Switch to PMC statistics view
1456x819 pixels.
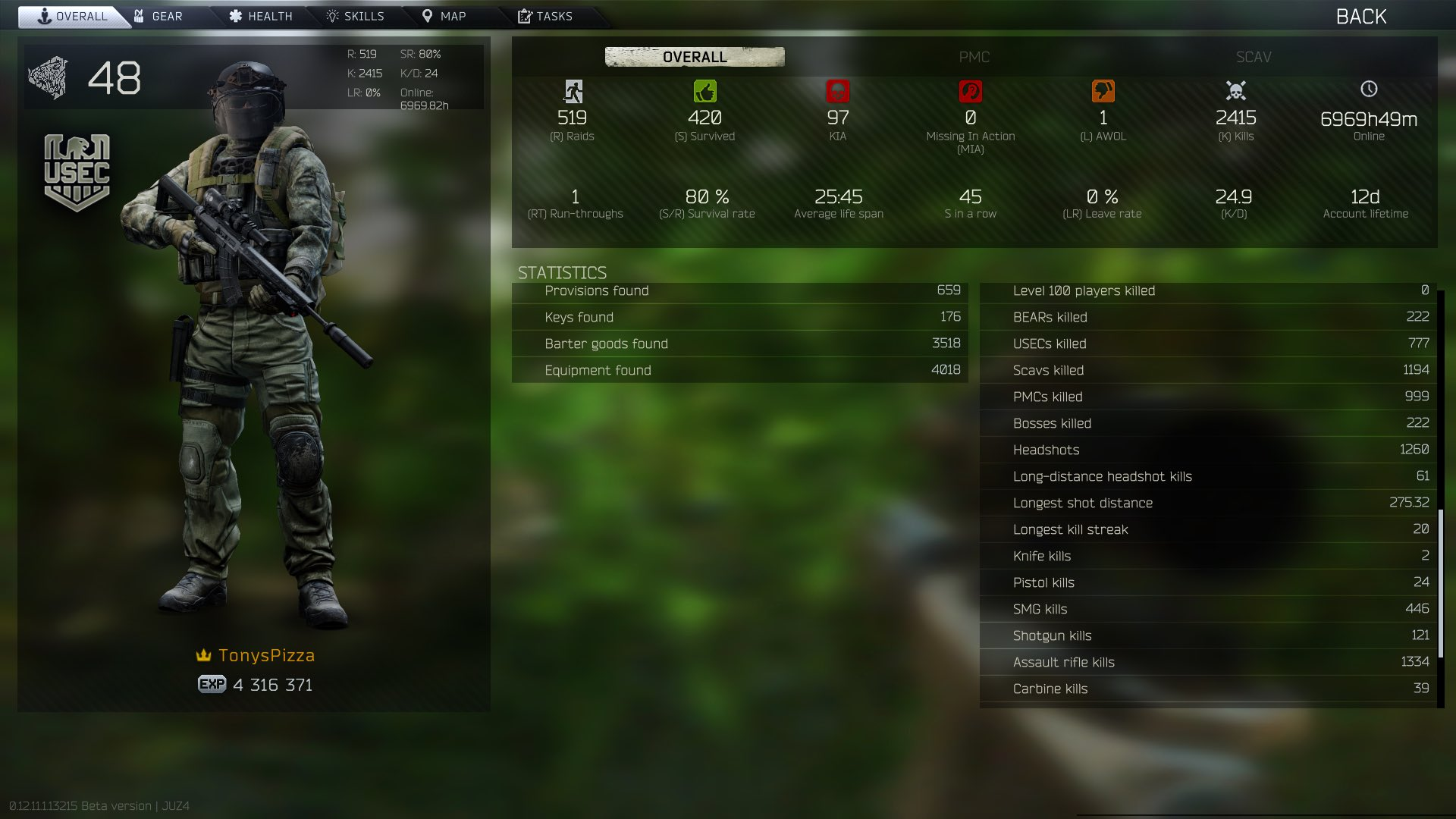tap(975, 57)
